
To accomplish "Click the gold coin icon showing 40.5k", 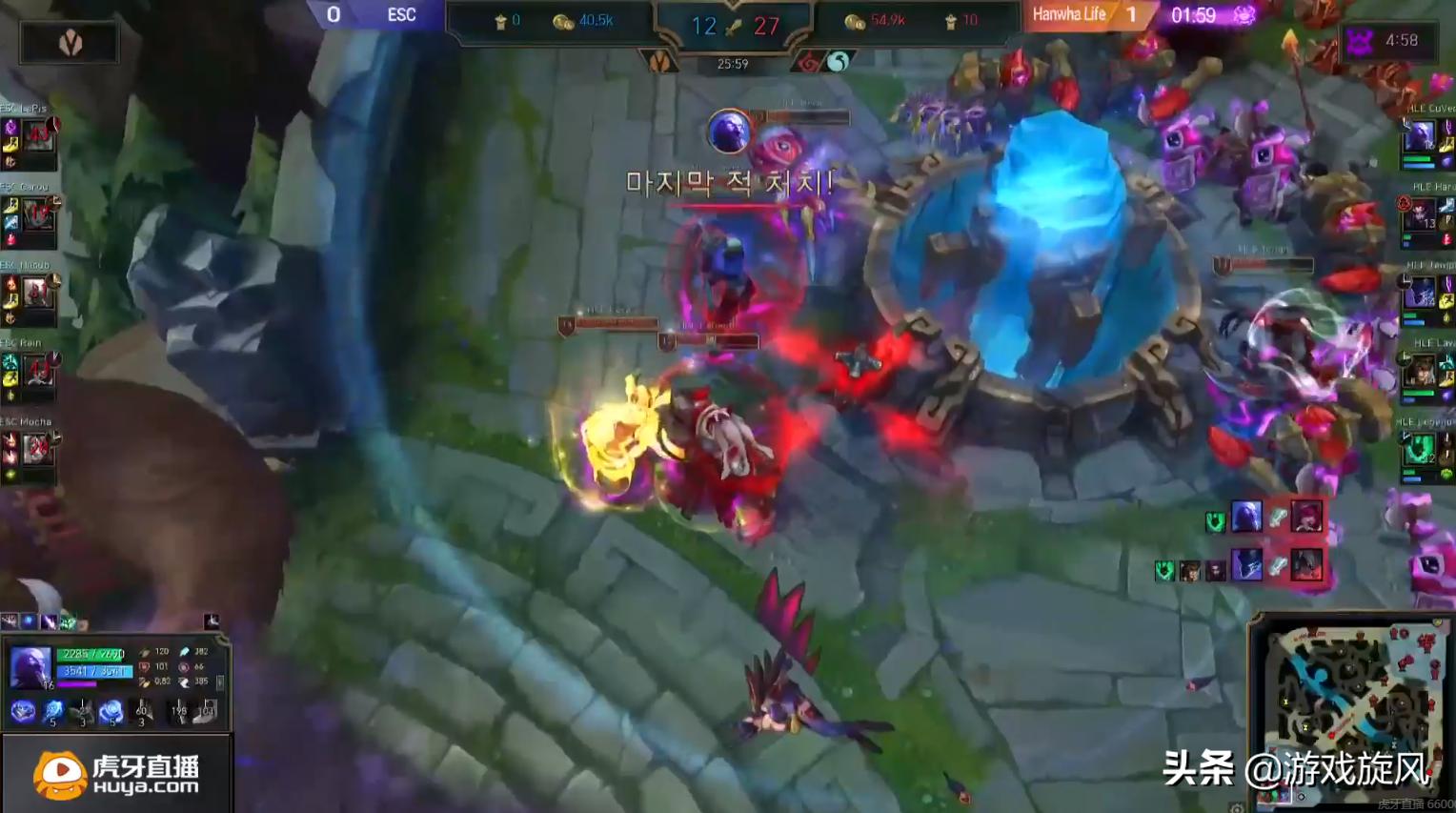I will coord(562,22).
